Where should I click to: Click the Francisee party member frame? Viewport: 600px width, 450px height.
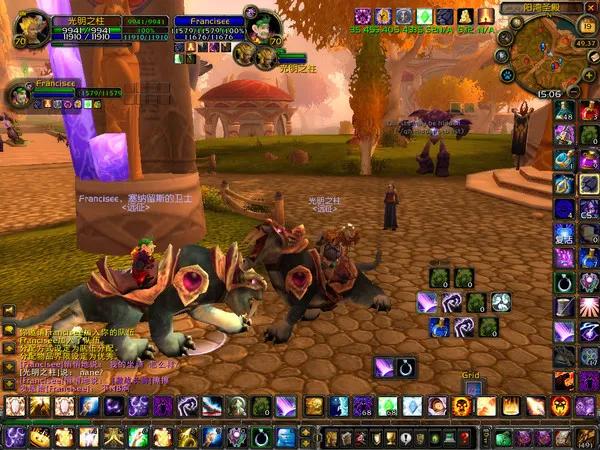click(20, 95)
